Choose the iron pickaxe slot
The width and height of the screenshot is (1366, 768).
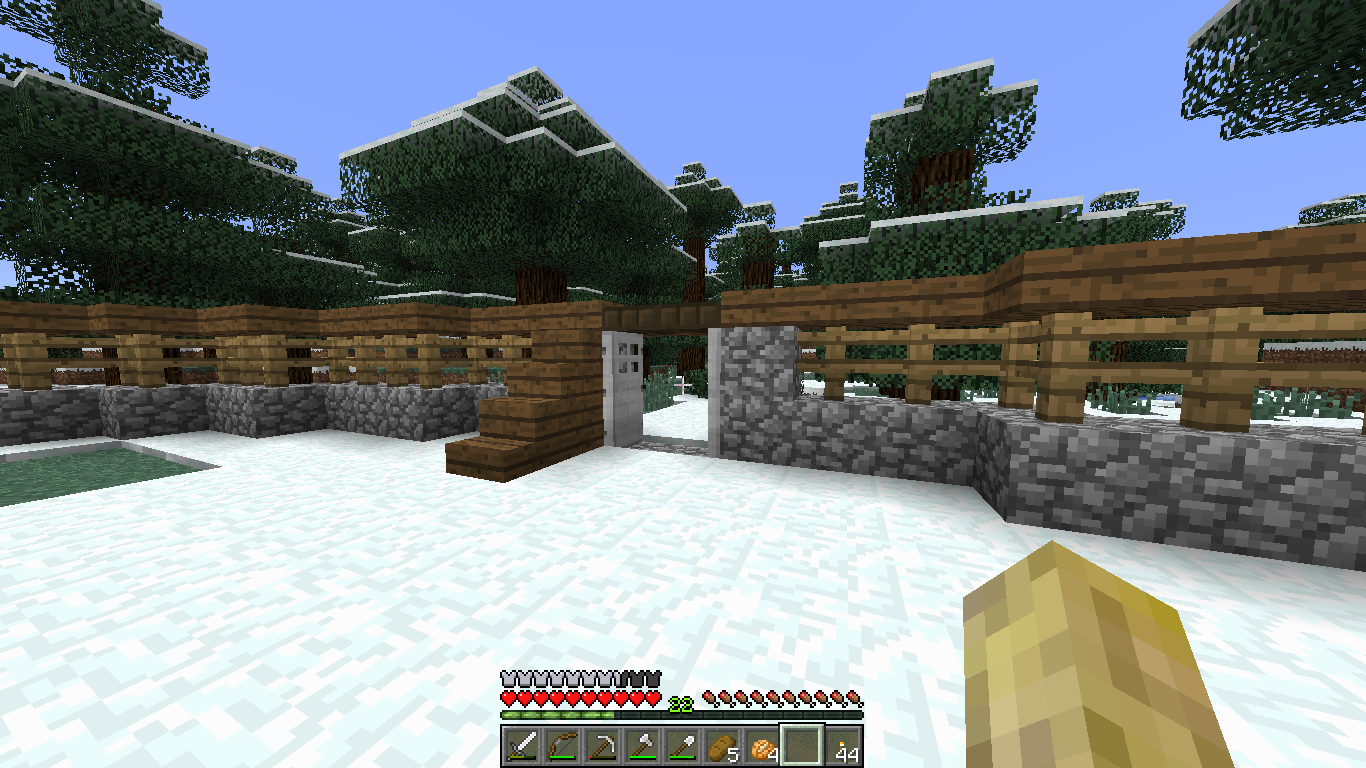tap(602, 746)
